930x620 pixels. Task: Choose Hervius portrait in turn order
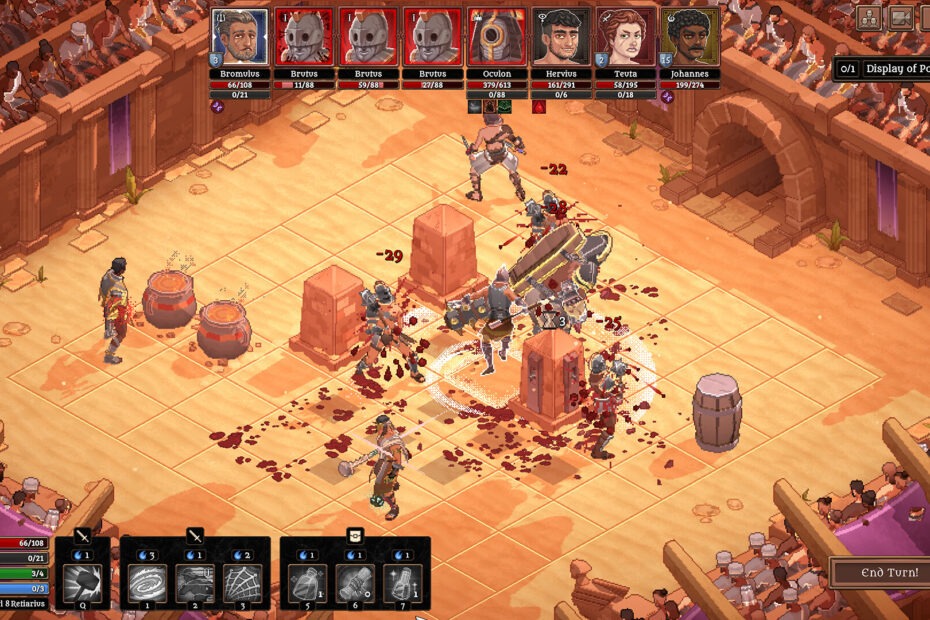click(x=560, y=37)
